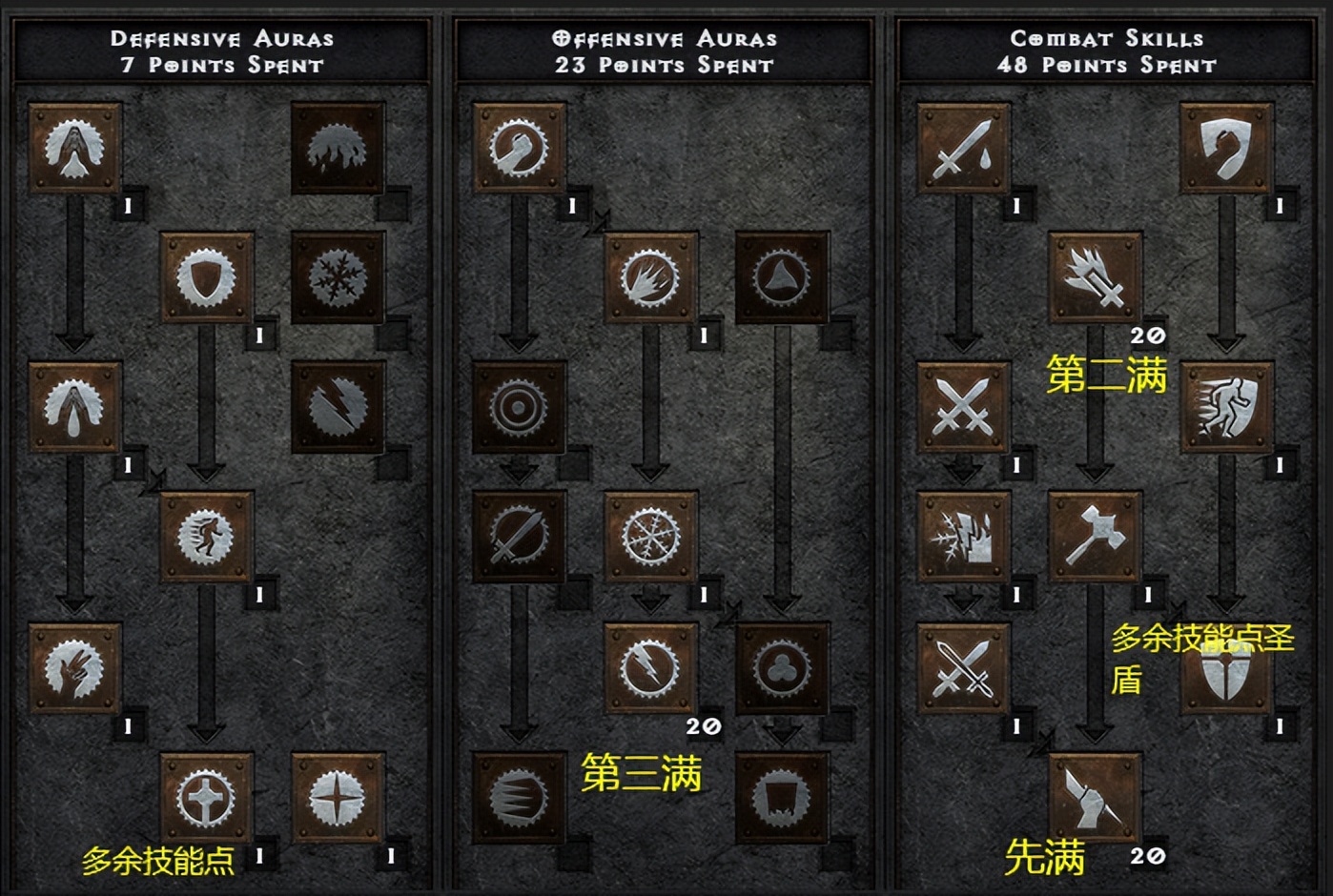
Task: Choose the Holy Bolt skill
Action: click(x=1095, y=277)
